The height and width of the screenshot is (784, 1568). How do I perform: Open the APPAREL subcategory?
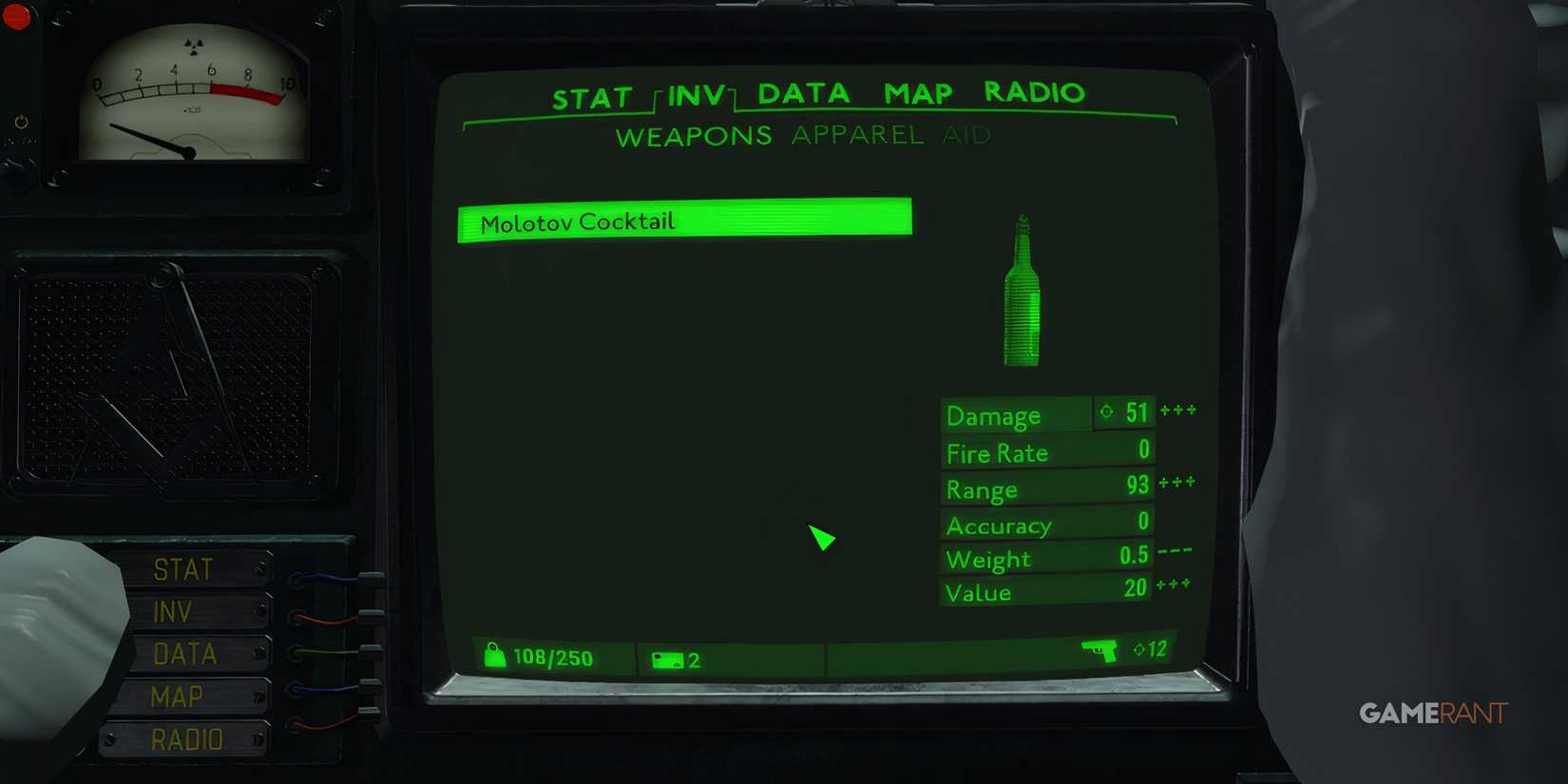click(x=854, y=135)
